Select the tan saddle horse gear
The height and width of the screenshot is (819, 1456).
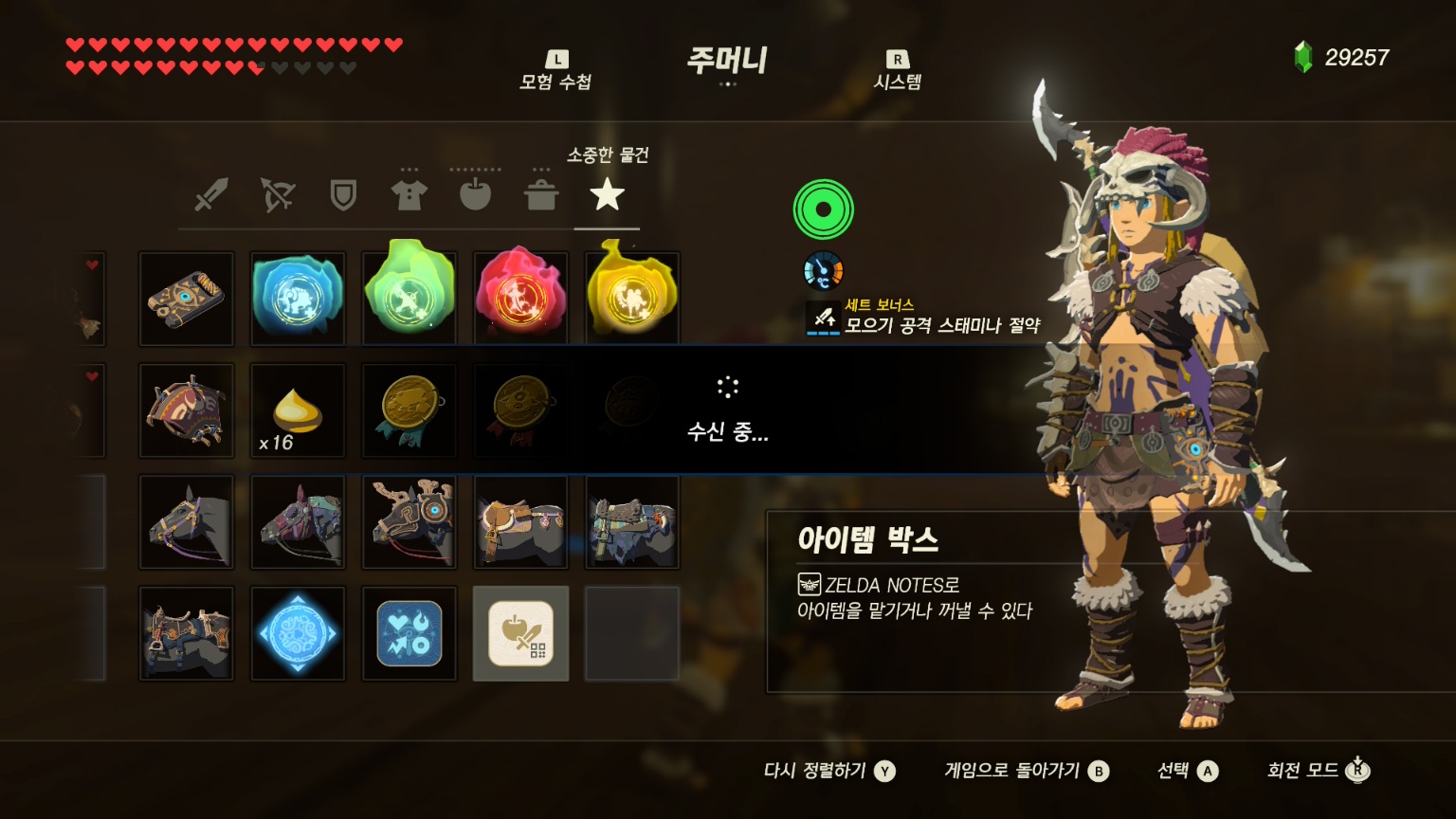(x=520, y=522)
